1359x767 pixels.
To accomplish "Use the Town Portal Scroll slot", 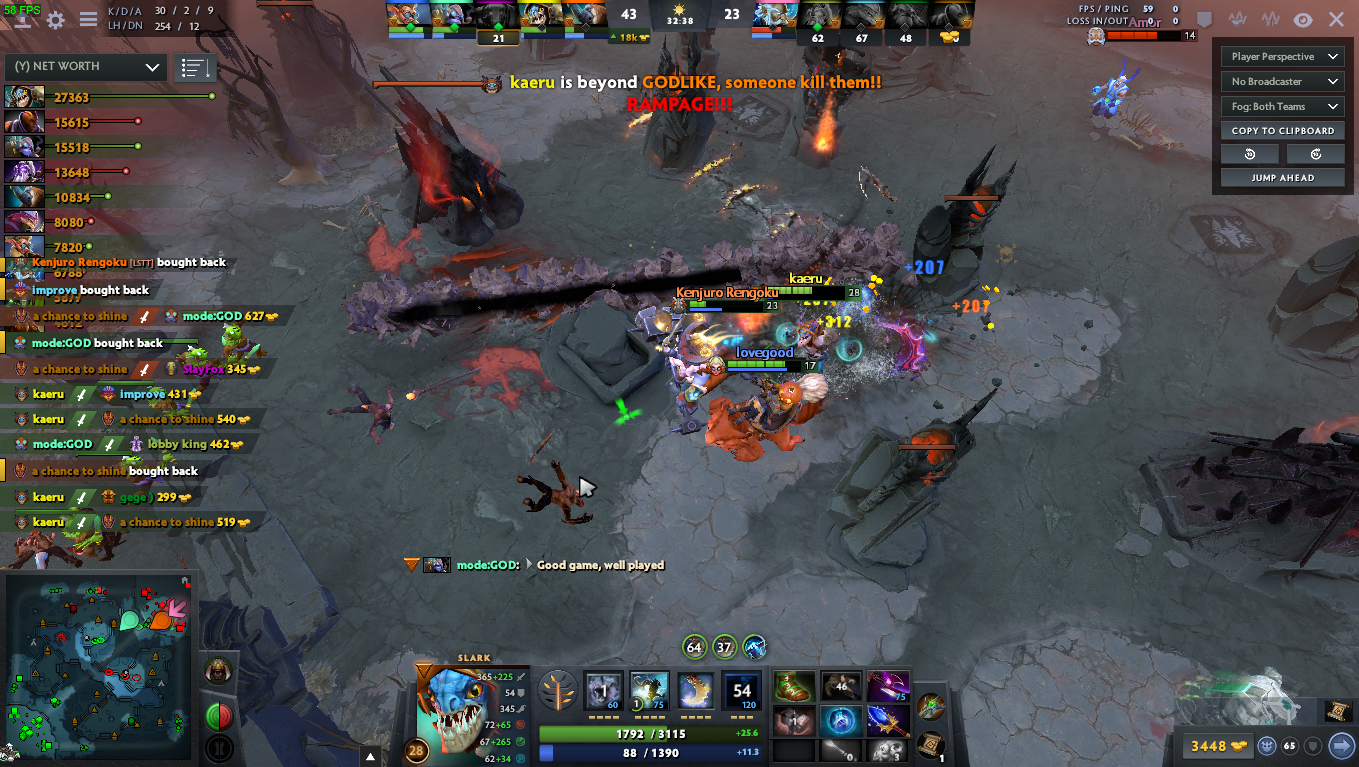I will [x=930, y=745].
